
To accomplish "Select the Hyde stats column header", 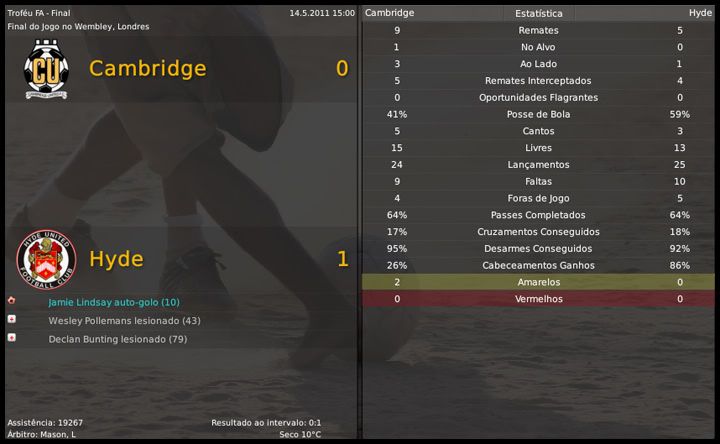I will click(x=700, y=13).
